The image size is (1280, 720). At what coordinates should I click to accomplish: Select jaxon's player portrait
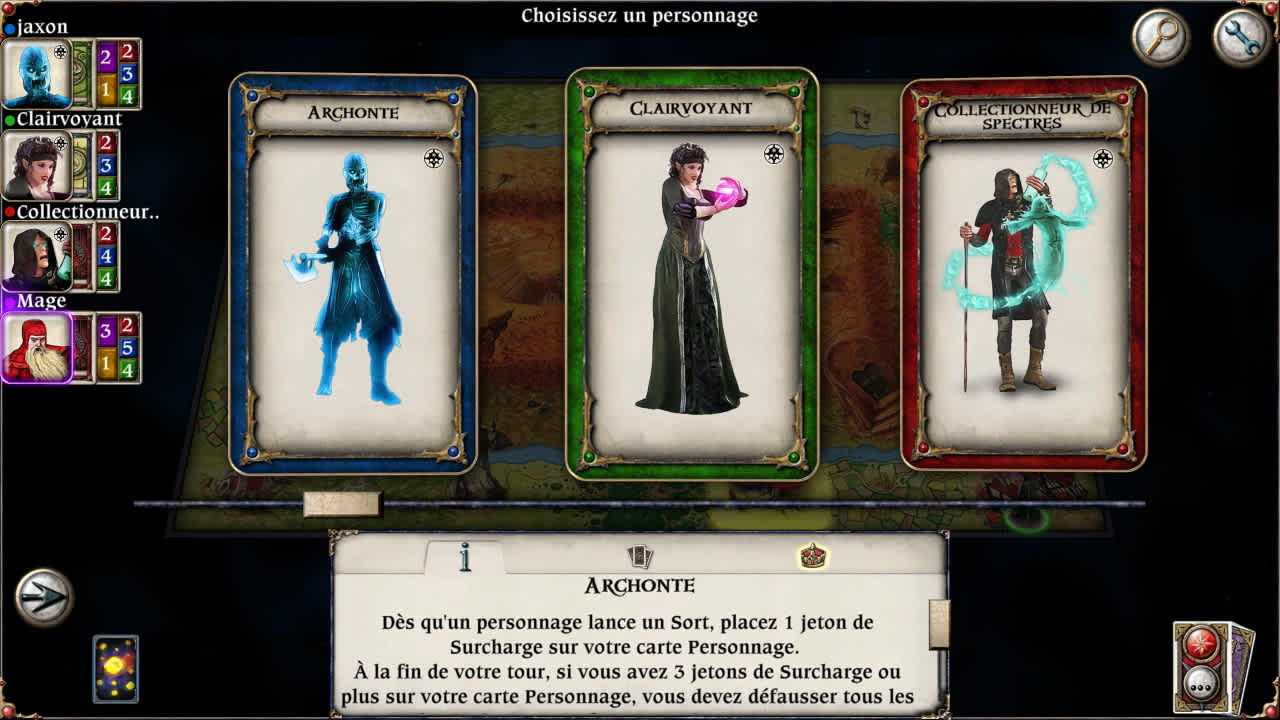37,74
